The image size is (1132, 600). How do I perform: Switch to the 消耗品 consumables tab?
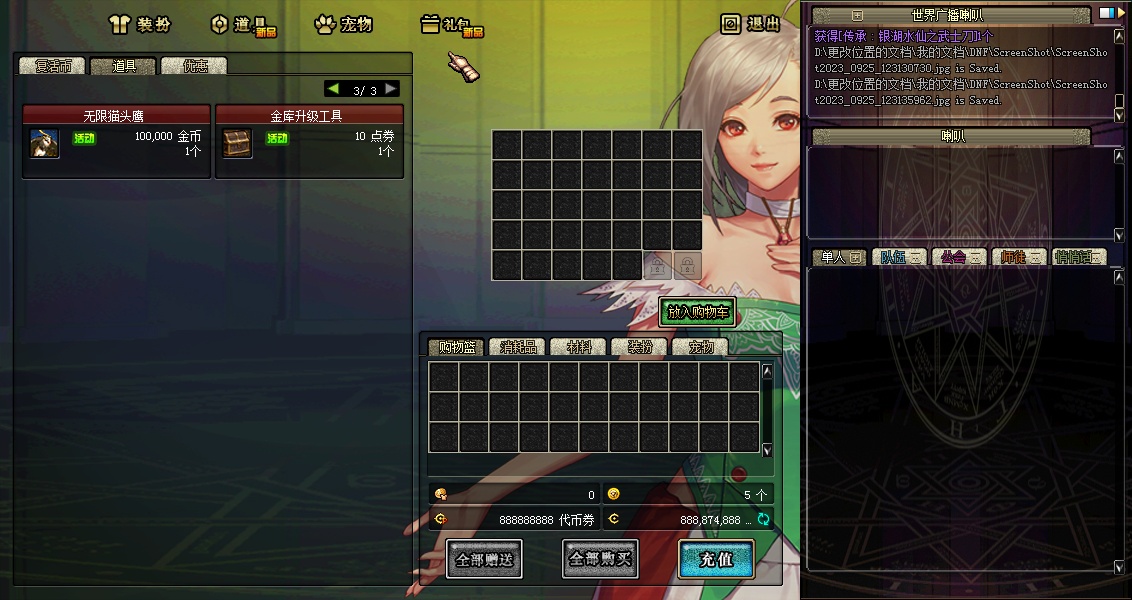(x=518, y=347)
